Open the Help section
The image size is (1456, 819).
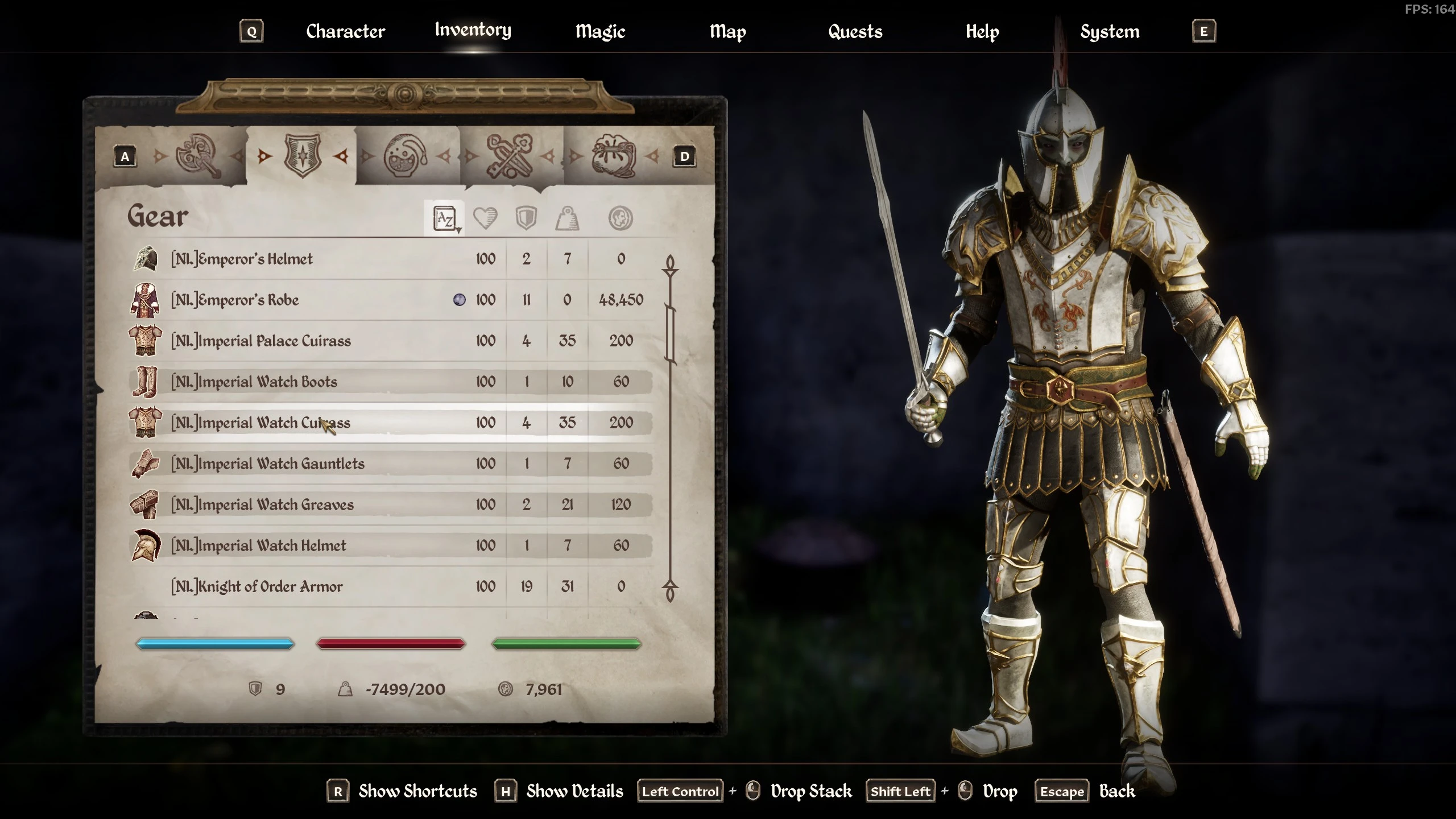point(982,31)
